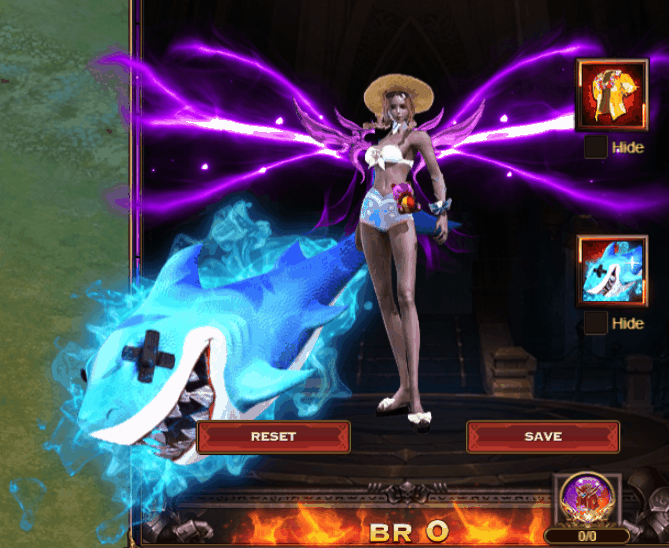669x548 pixels.
Task: Tick the Hide checkbox under the shark icon
Action: 595,323
